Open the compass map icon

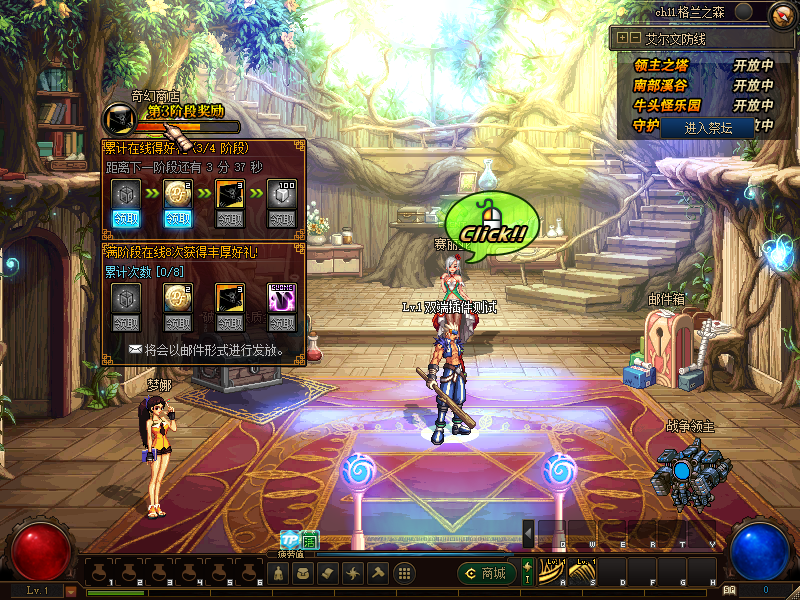781,14
